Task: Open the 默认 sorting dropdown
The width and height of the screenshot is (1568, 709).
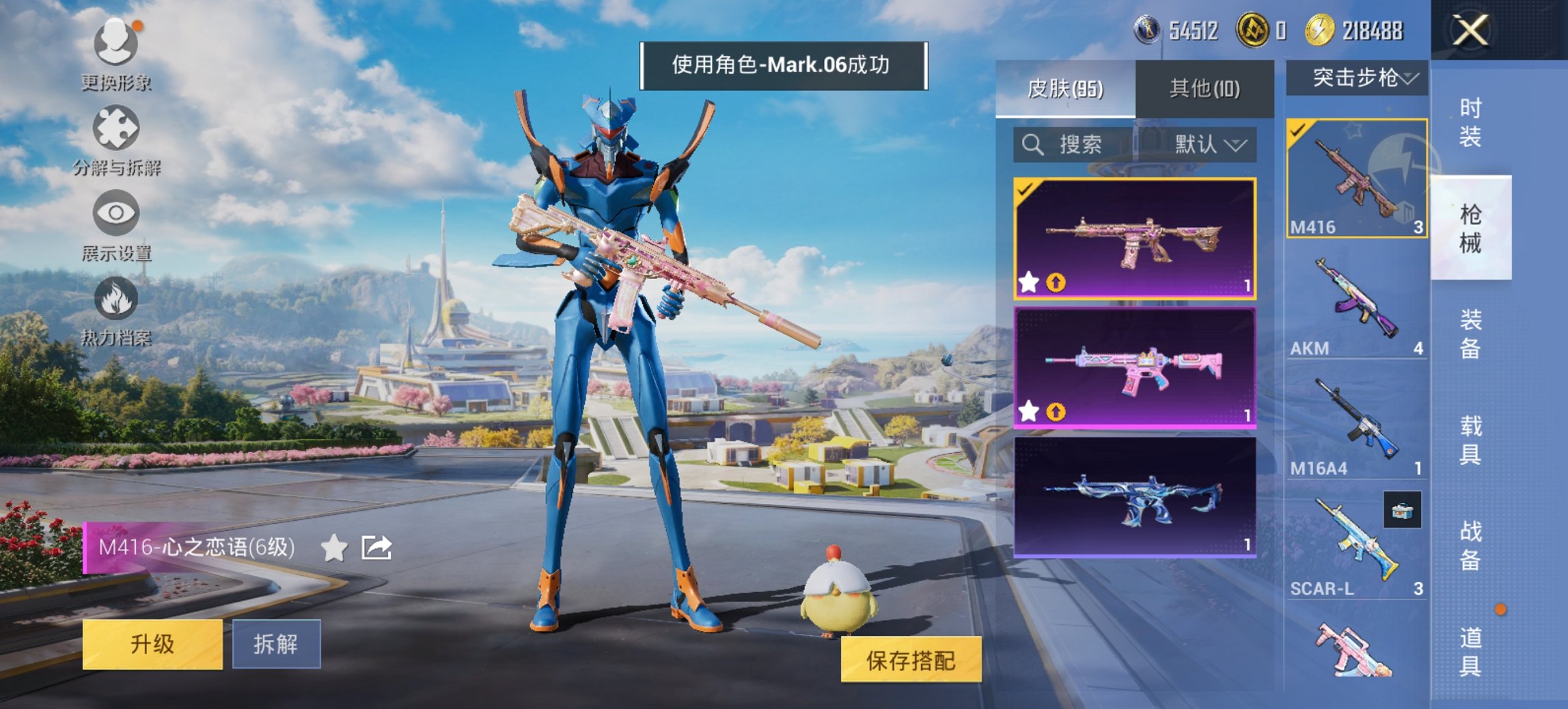Action: (x=1205, y=145)
